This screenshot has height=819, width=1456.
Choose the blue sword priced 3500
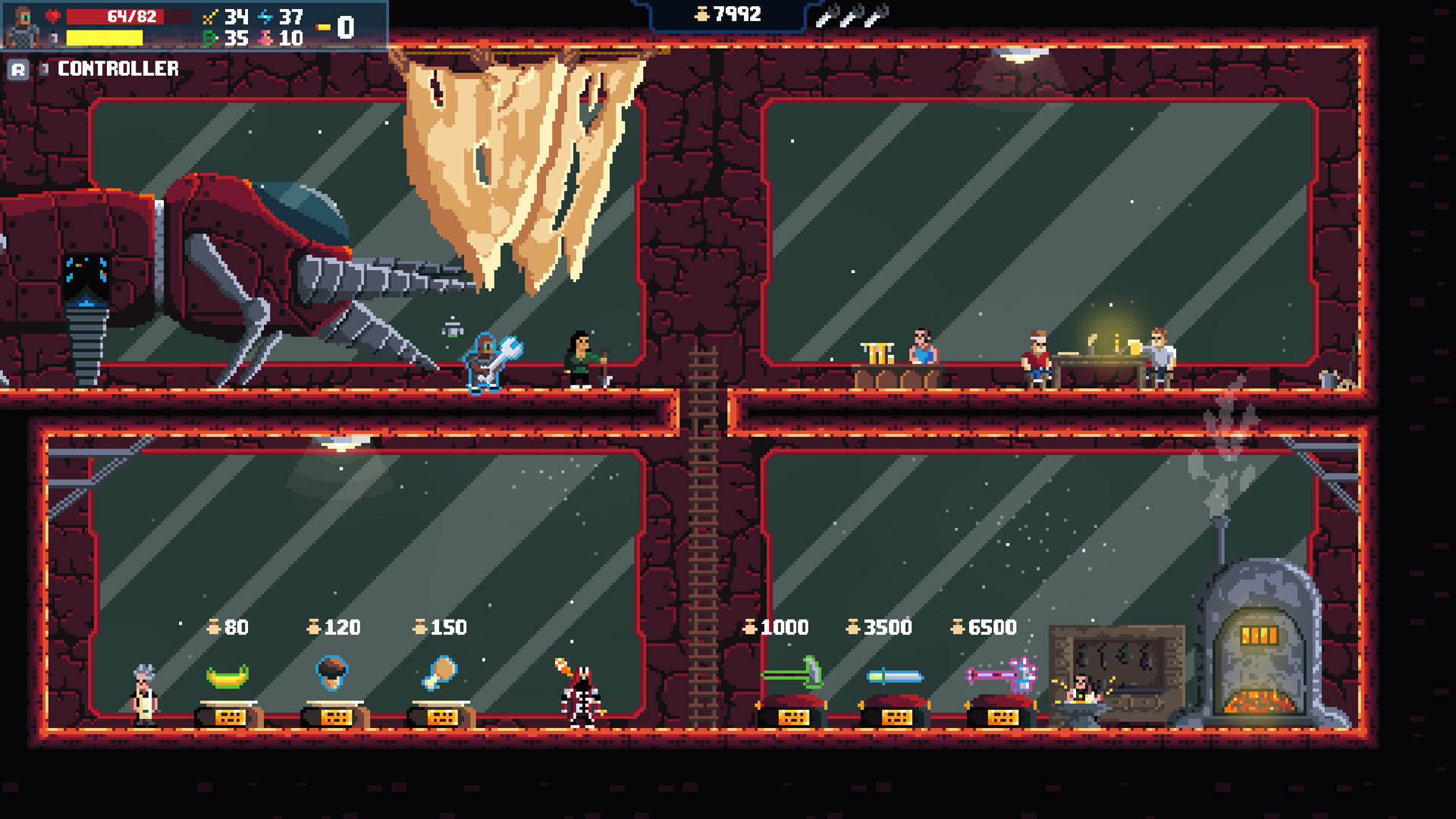click(x=896, y=676)
